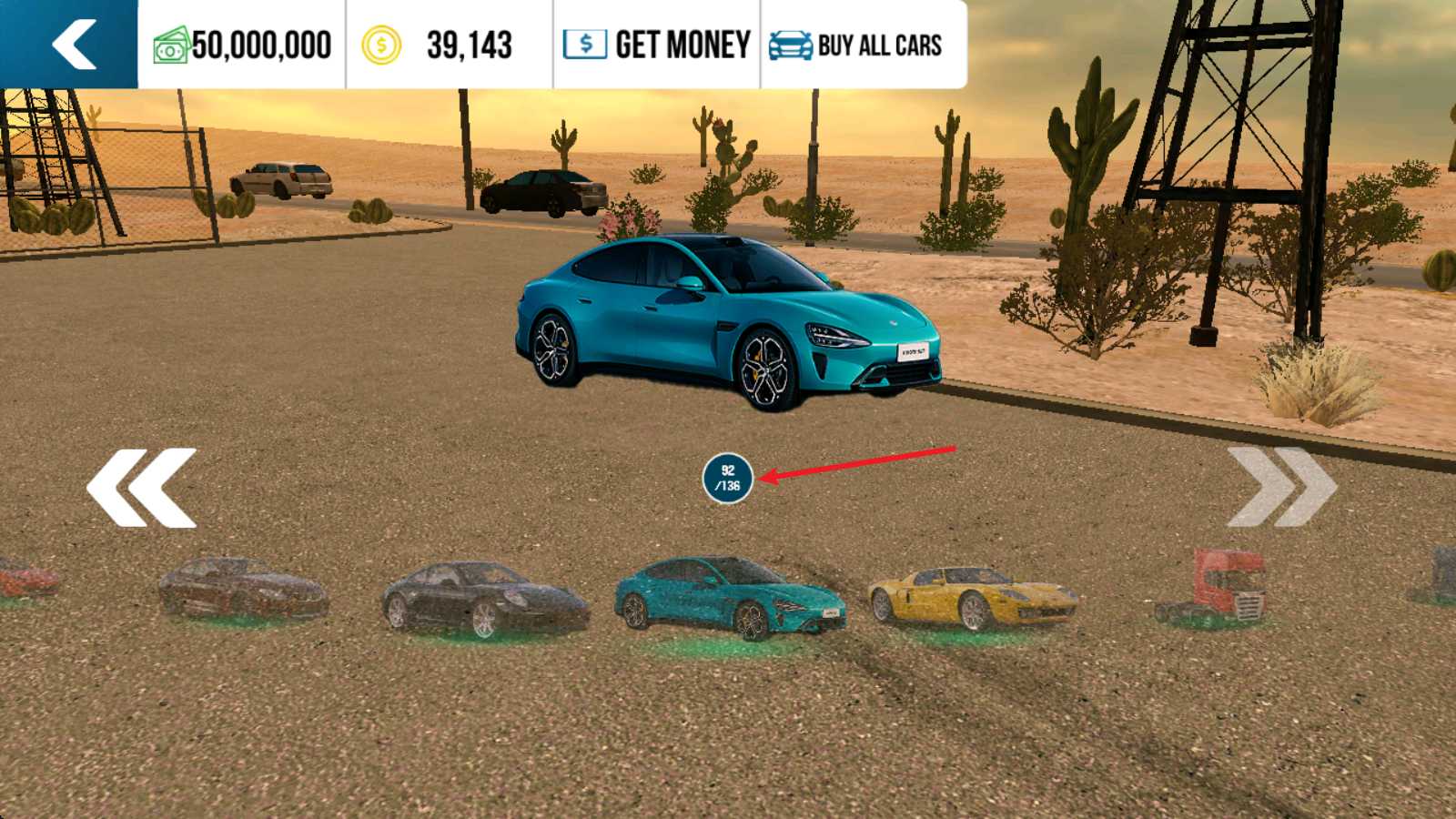The width and height of the screenshot is (1456, 819).
Task: Show next cars with right double arrow
Action: 1281,488
